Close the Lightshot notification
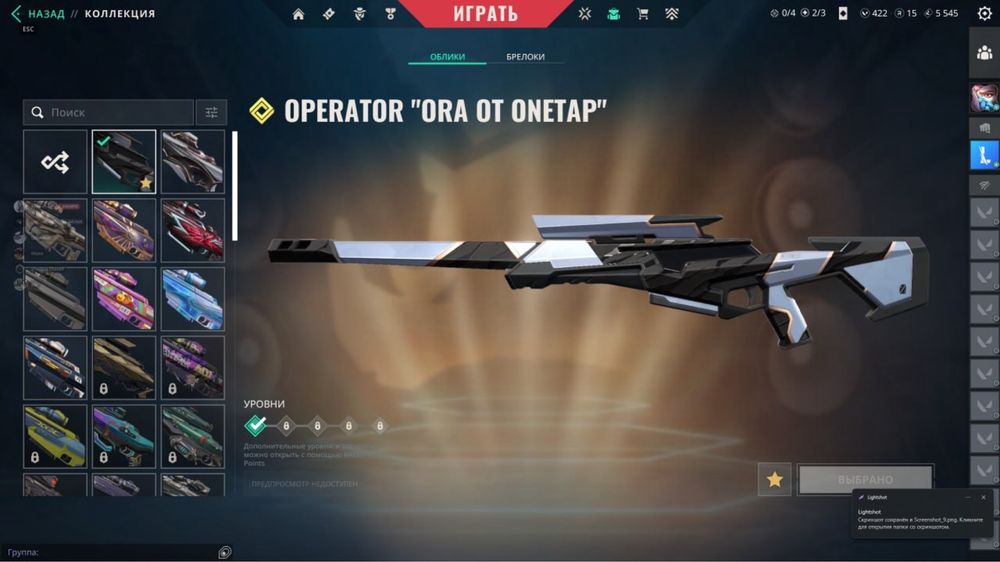 point(984,496)
